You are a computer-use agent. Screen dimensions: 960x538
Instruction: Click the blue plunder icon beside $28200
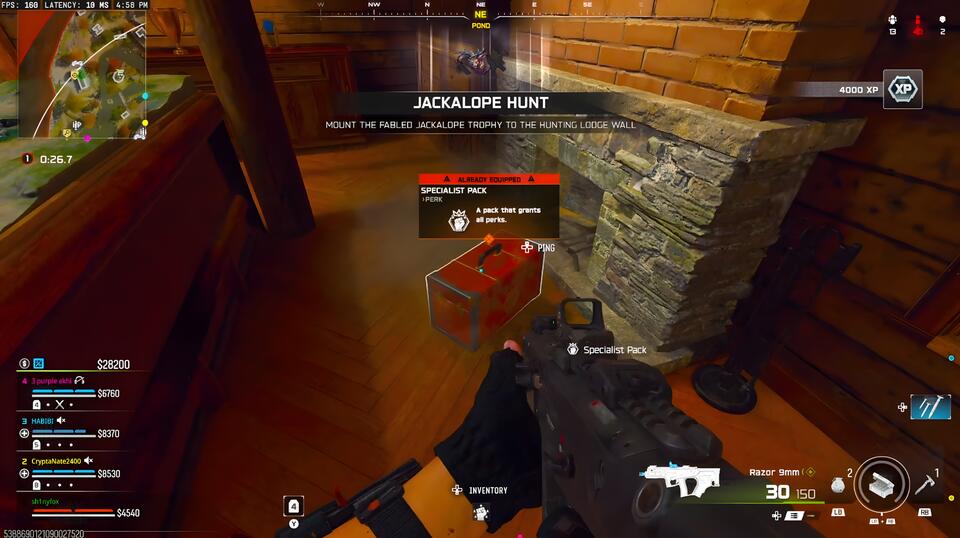coord(39,364)
